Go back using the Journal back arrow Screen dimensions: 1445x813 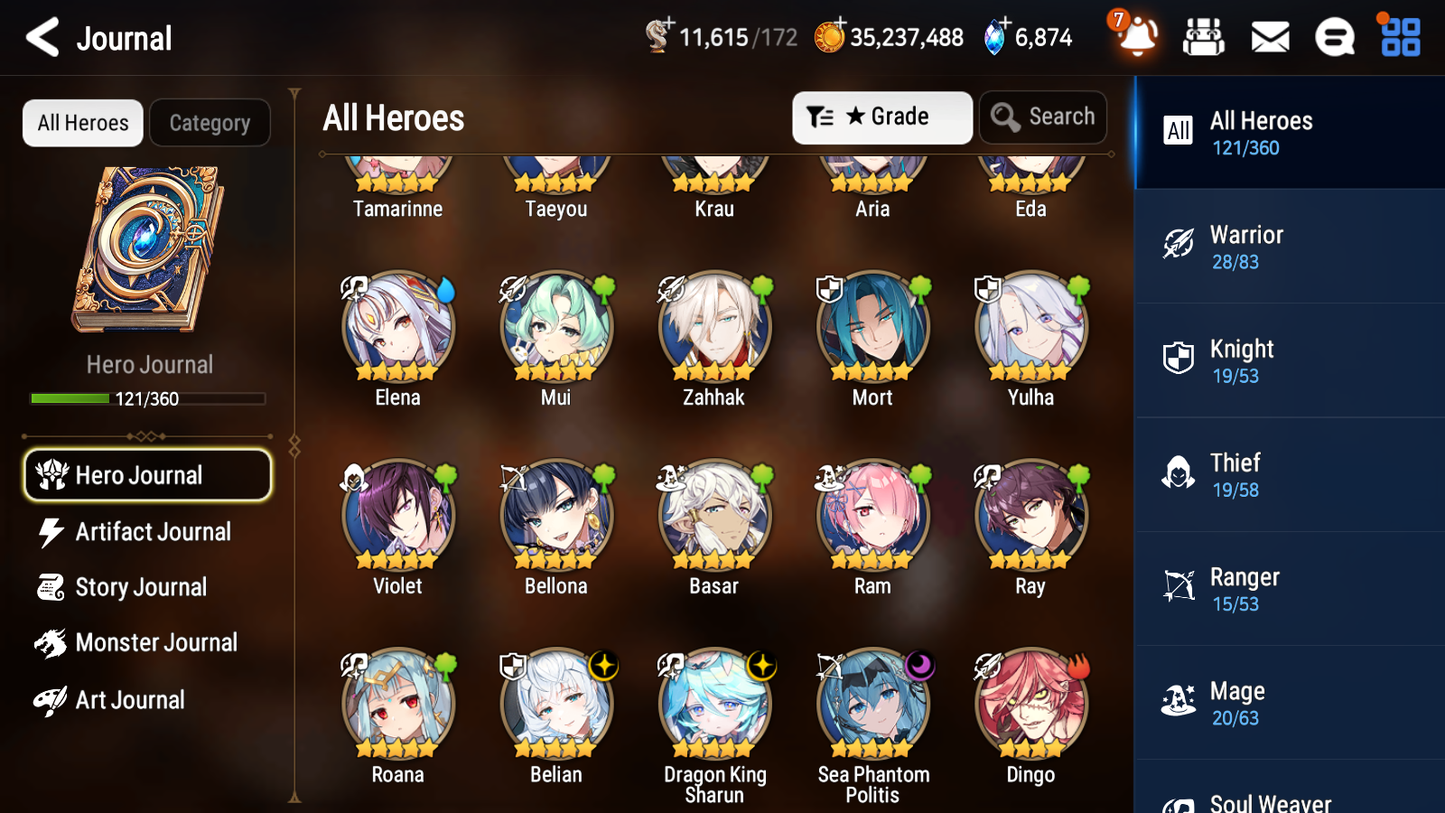point(42,37)
